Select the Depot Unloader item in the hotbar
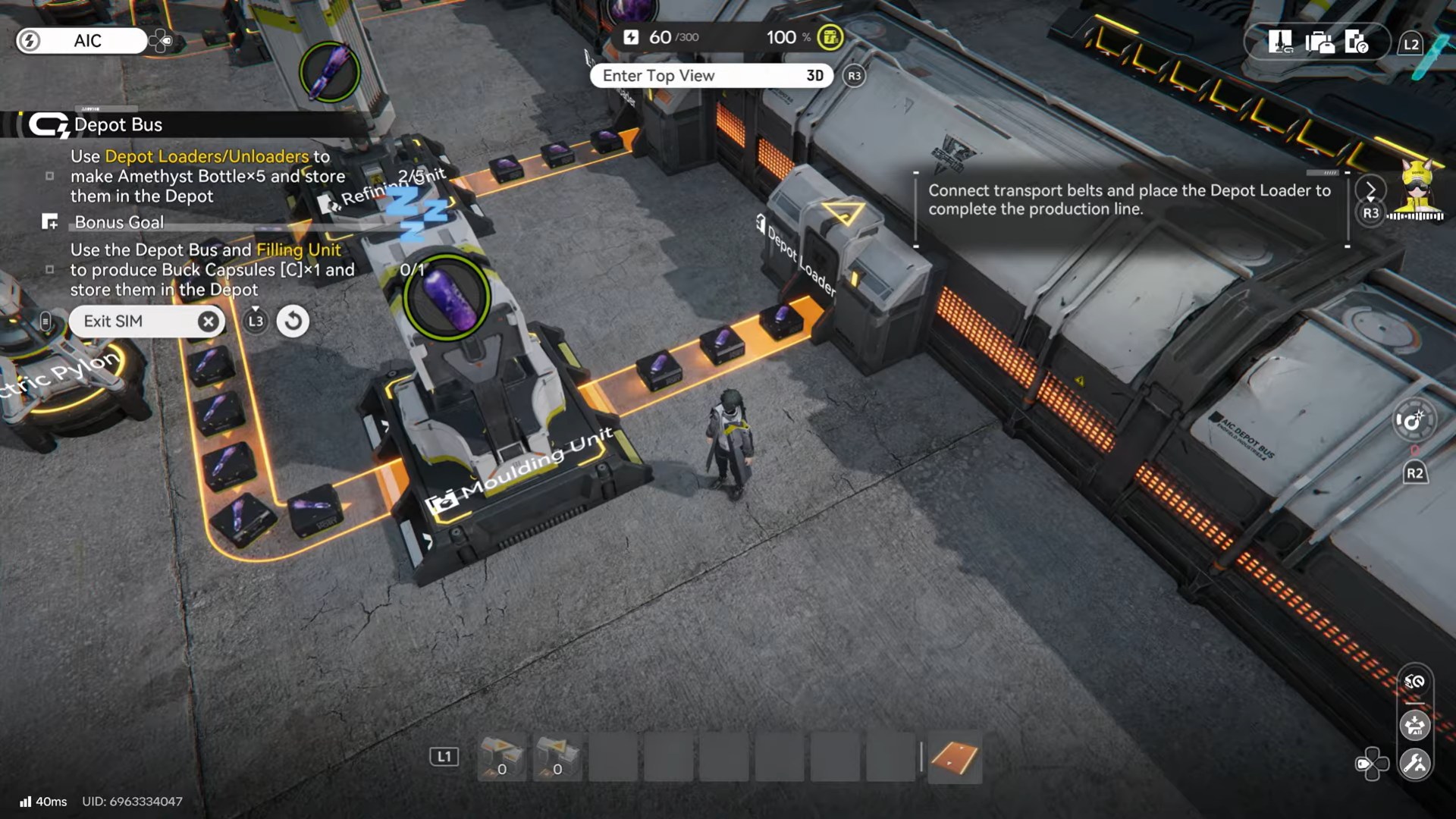 (558, 758)
